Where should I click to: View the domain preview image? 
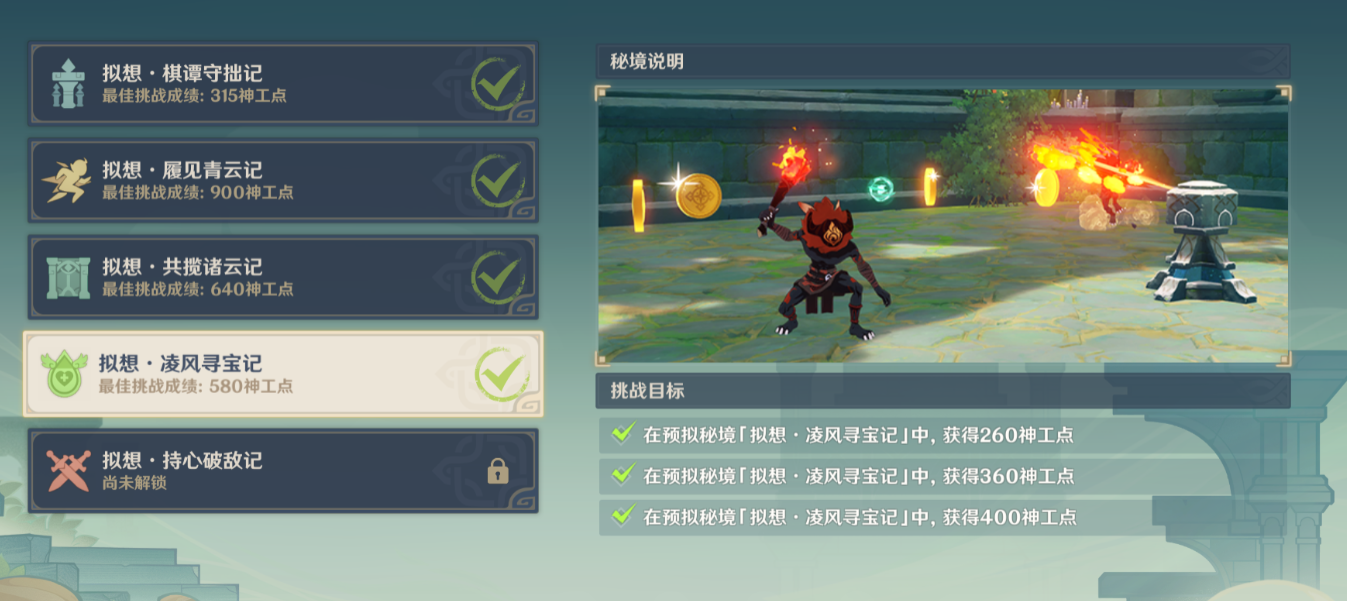click(943, 227)
